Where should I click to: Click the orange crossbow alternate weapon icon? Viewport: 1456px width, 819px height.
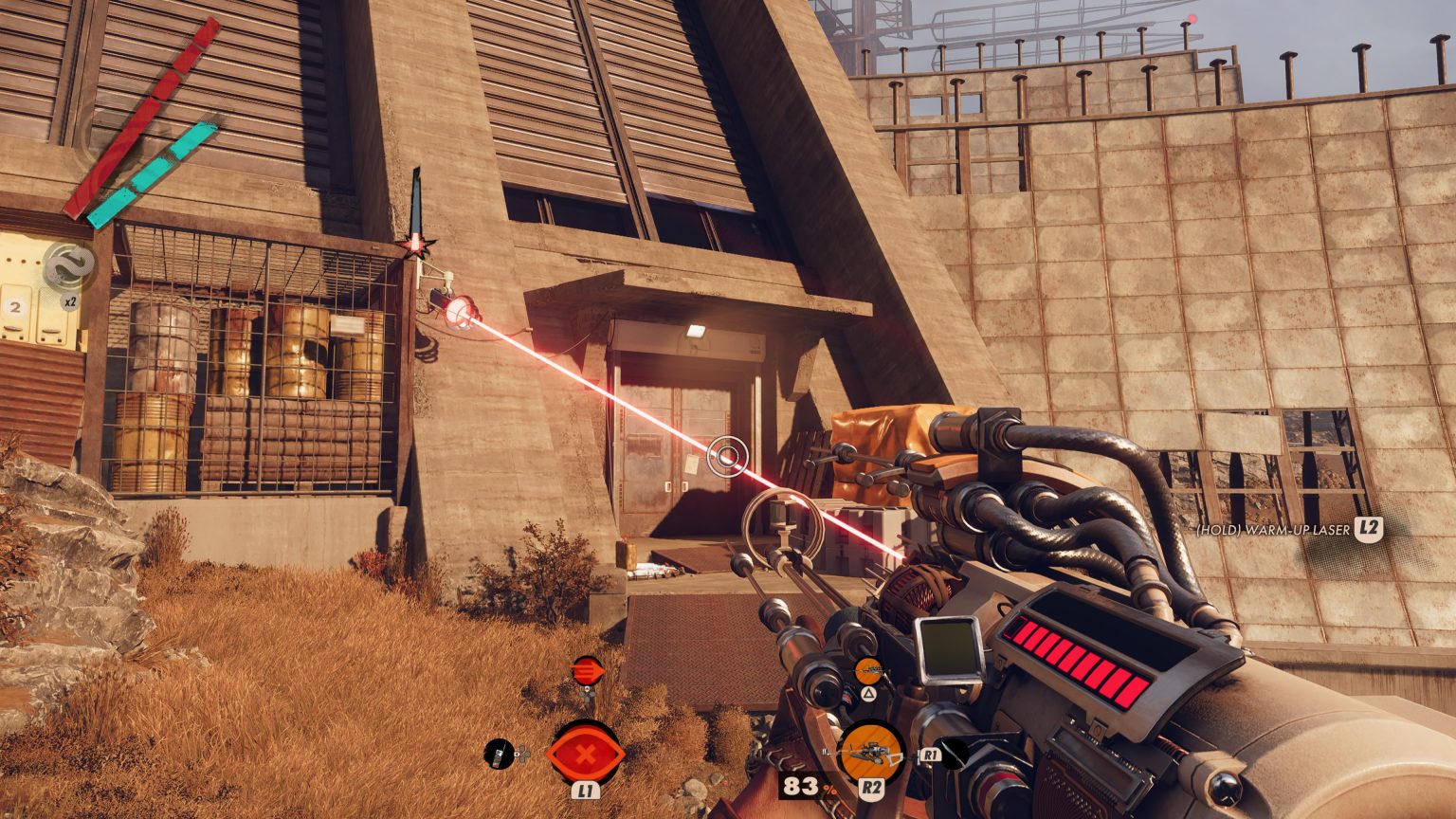[x=869, y=669]
